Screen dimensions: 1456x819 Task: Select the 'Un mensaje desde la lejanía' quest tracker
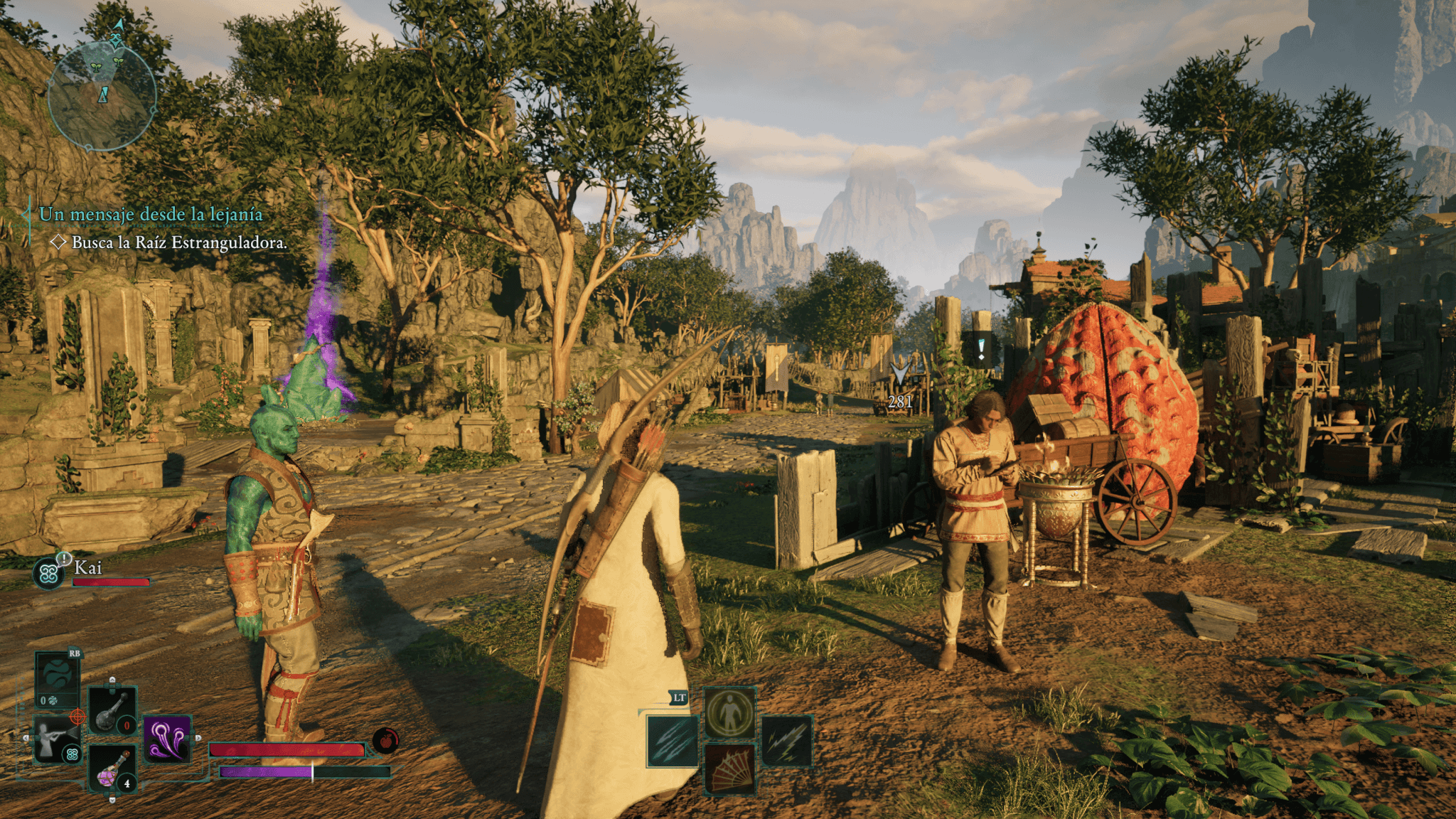[x=151, y=214]
